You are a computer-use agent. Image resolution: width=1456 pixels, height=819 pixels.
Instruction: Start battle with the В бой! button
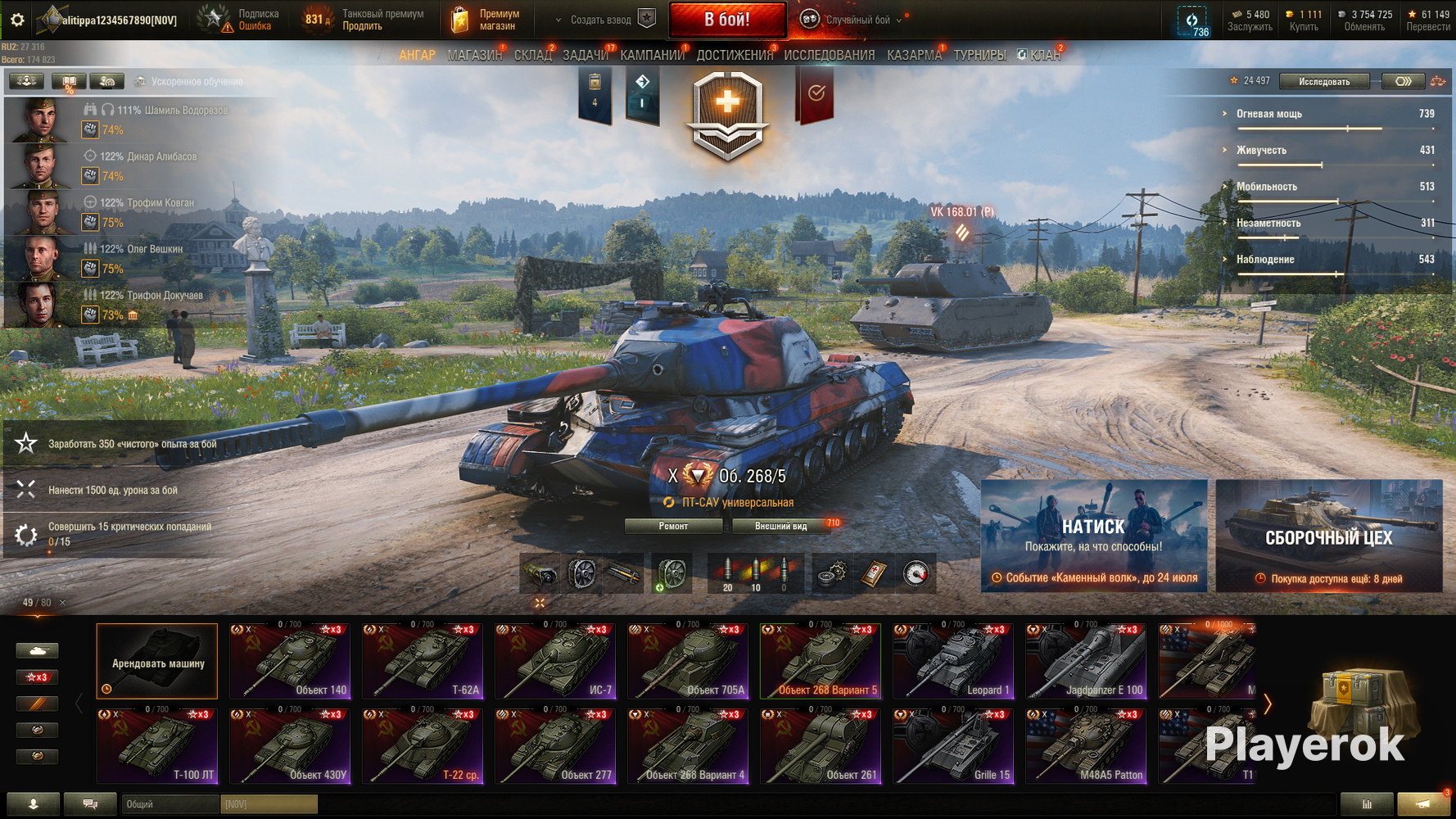[727, 20]
